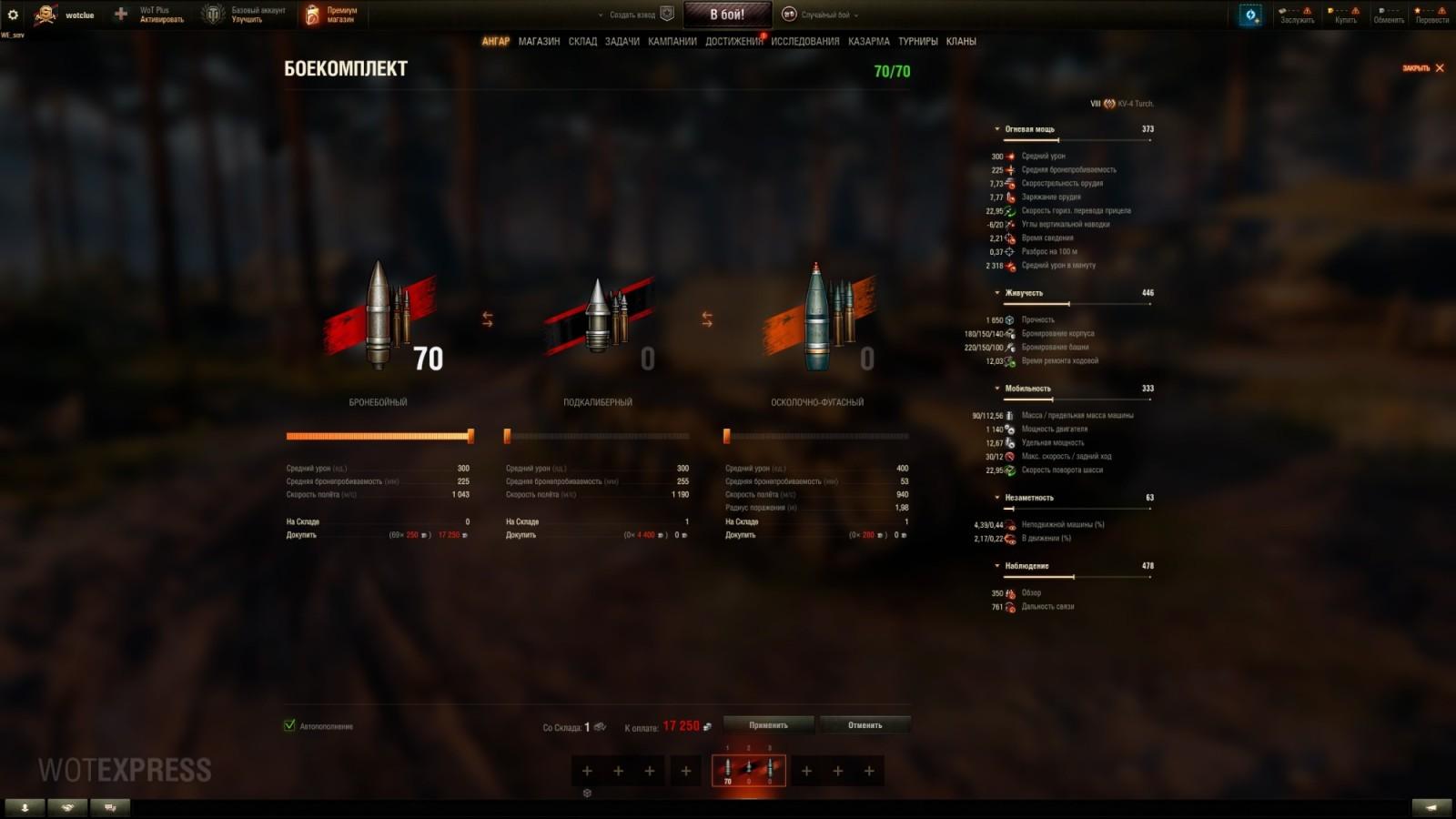Screen dimensions: 1456x819
Task: Collapse the Мобильность stats section
Action: pos(997,388)
